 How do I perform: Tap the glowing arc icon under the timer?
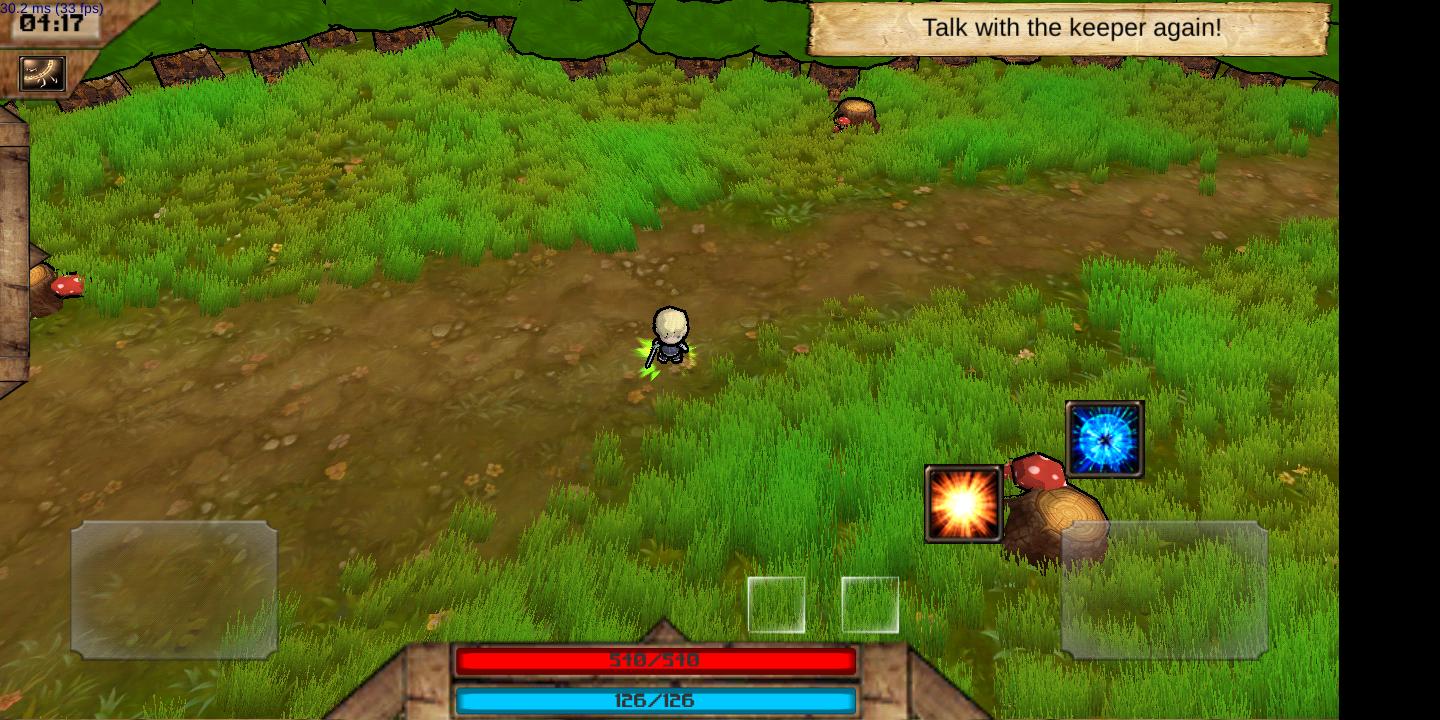42,73
